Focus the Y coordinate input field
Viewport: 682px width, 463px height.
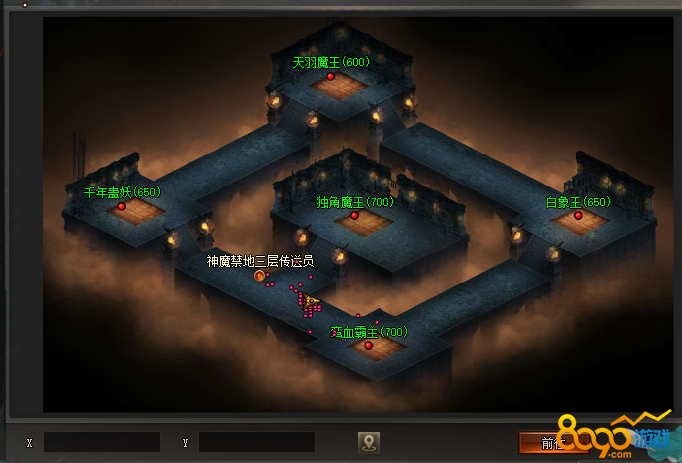click(257, 442)
